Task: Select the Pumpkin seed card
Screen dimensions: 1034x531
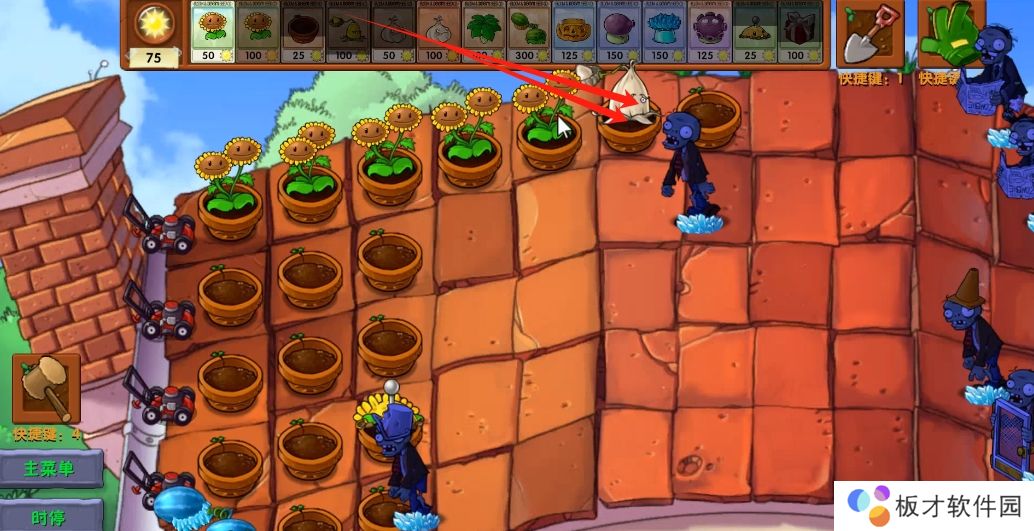Action: click(574, 33)
